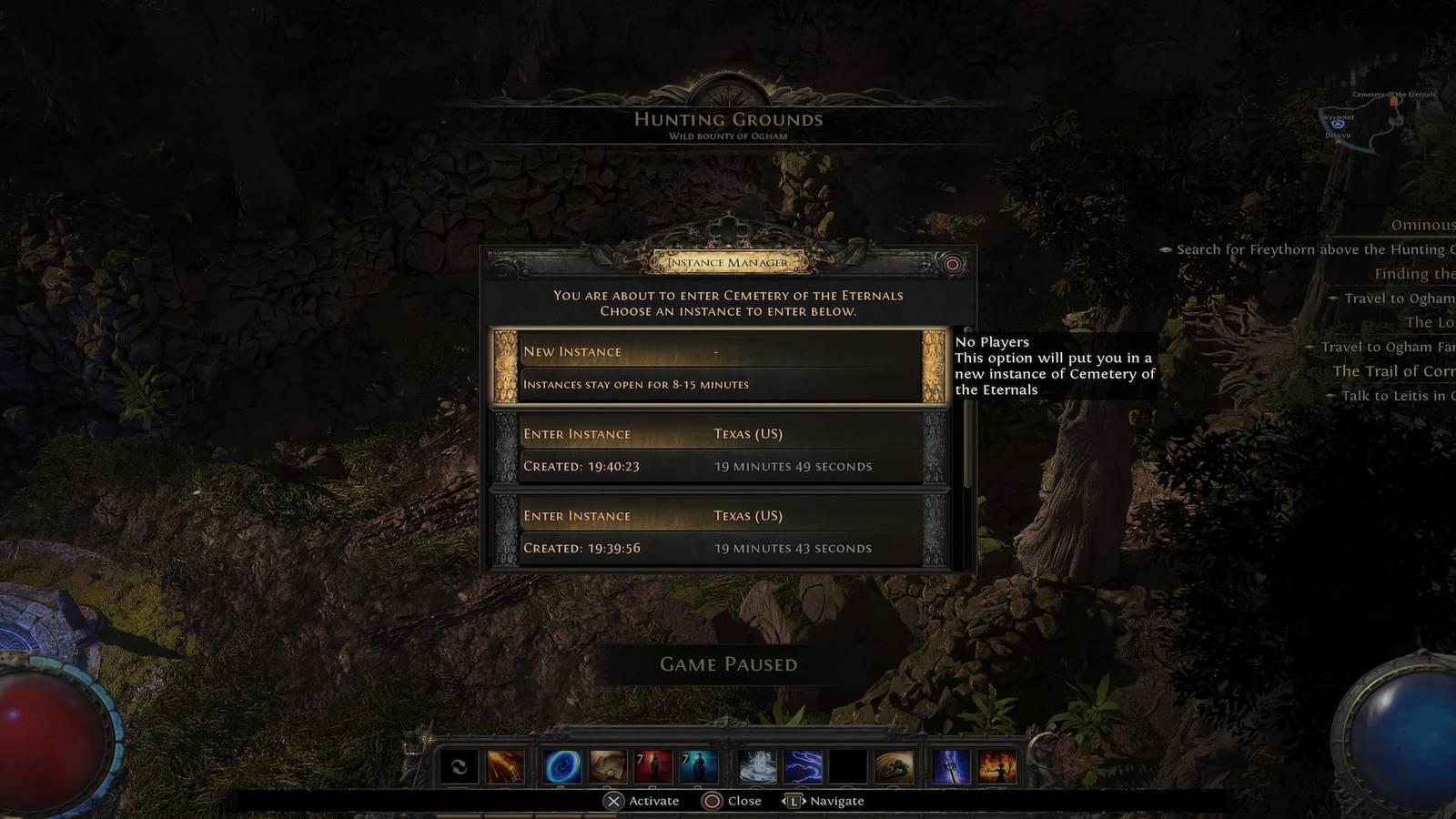Open The Trail of Corruption quest heading

point(1395,370)
